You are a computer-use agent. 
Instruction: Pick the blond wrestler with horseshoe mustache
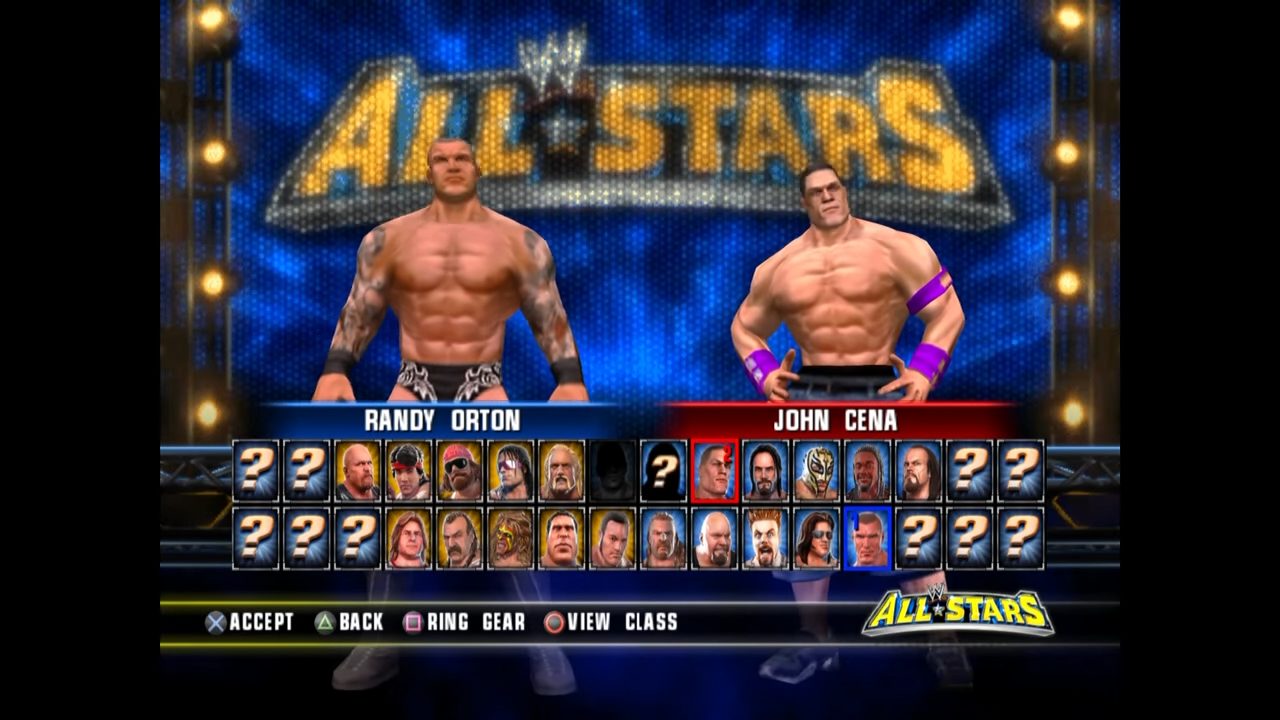(x=562, y=470)
